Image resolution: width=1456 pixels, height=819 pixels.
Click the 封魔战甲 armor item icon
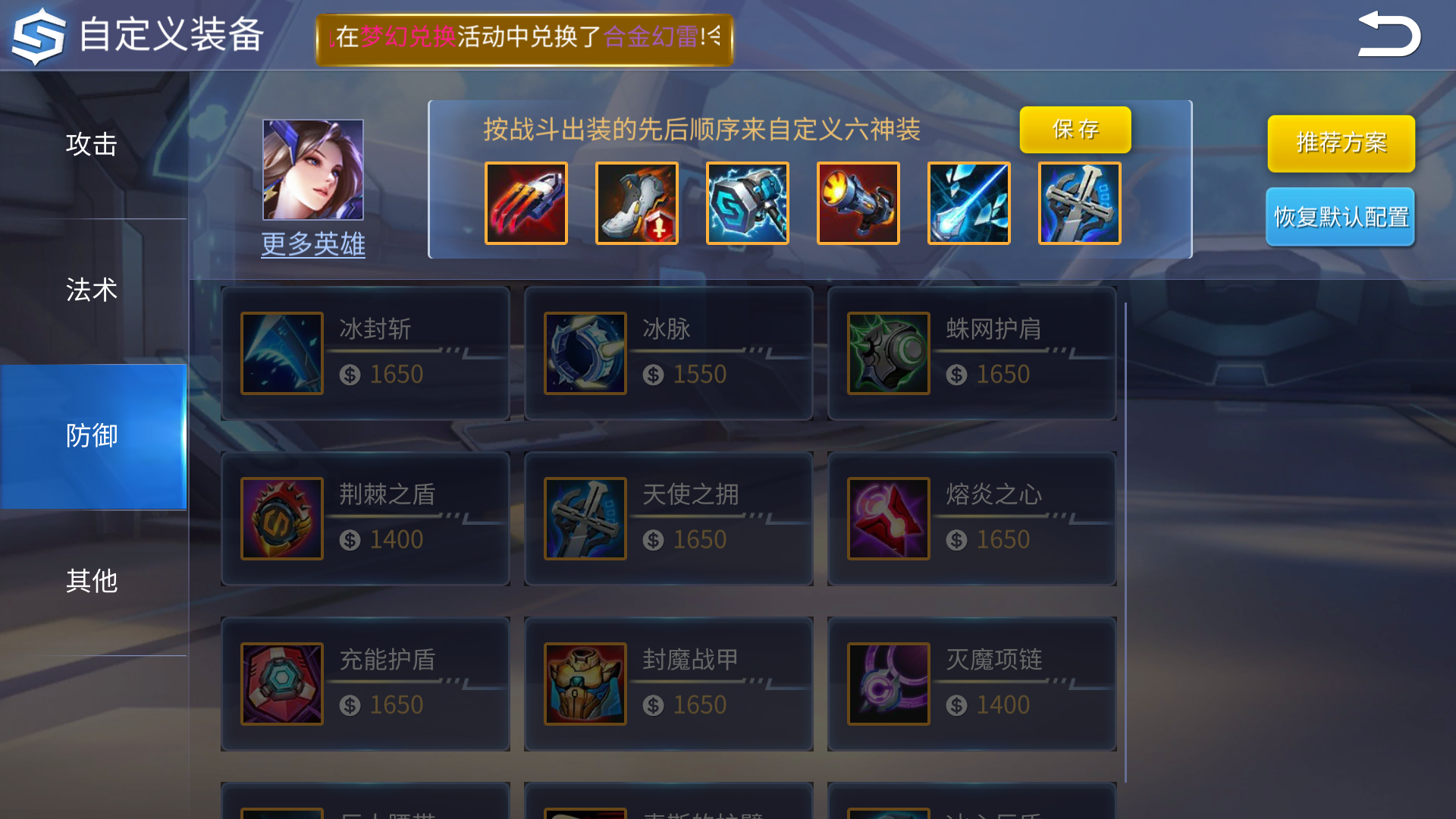click(x=585, y=683)
